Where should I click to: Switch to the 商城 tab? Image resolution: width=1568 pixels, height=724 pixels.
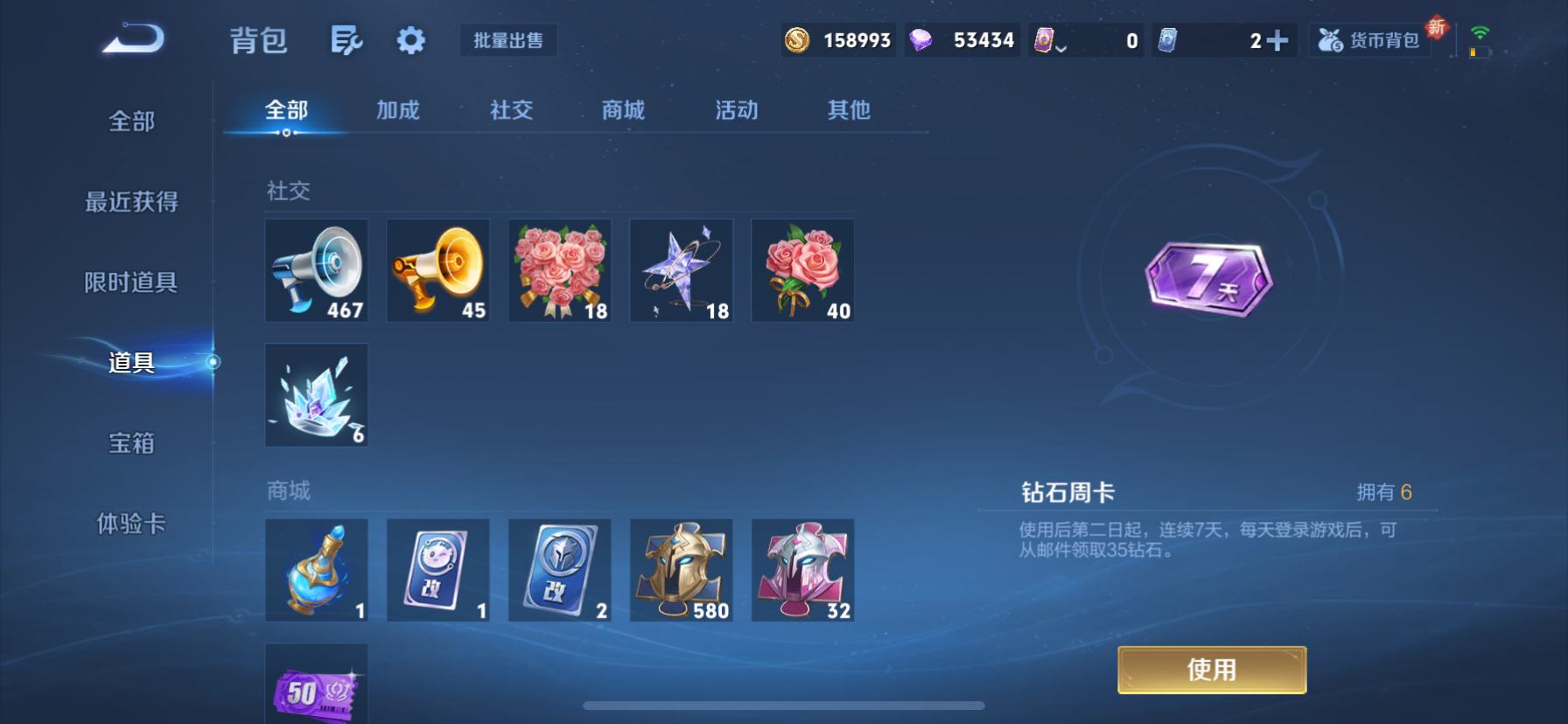coord(622,110)
